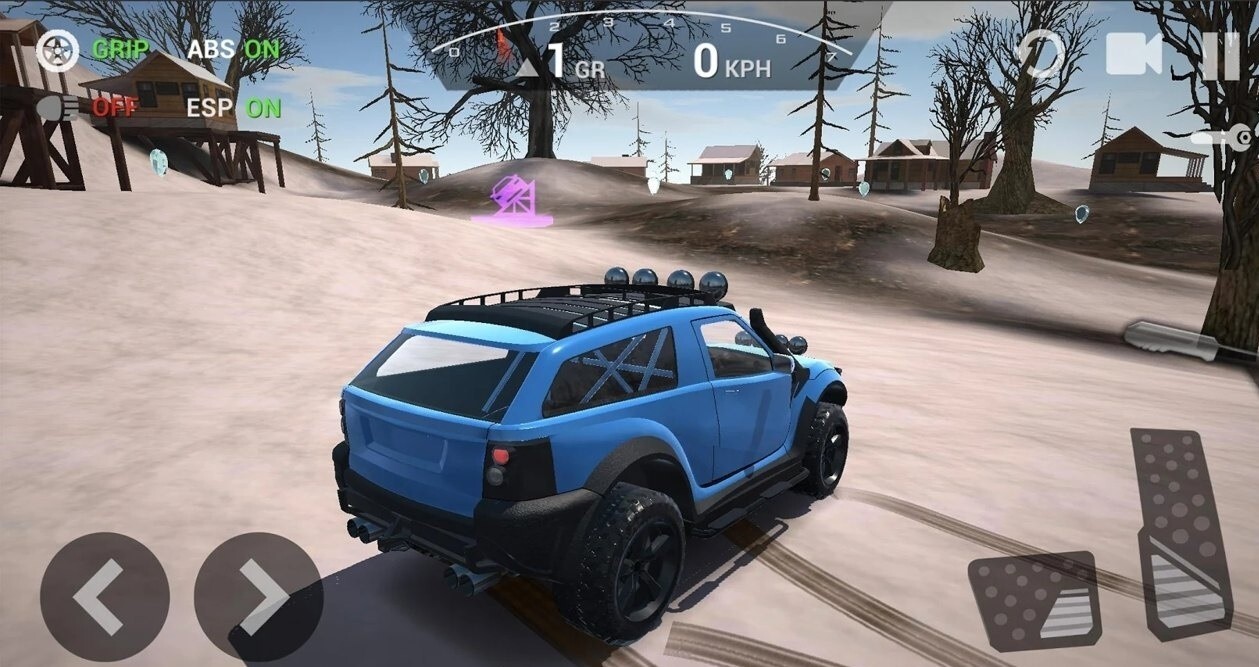Pull the handbrake lever
Image resolution: width=1259 pixels, height=667 pixels.
coord(1189,342)
